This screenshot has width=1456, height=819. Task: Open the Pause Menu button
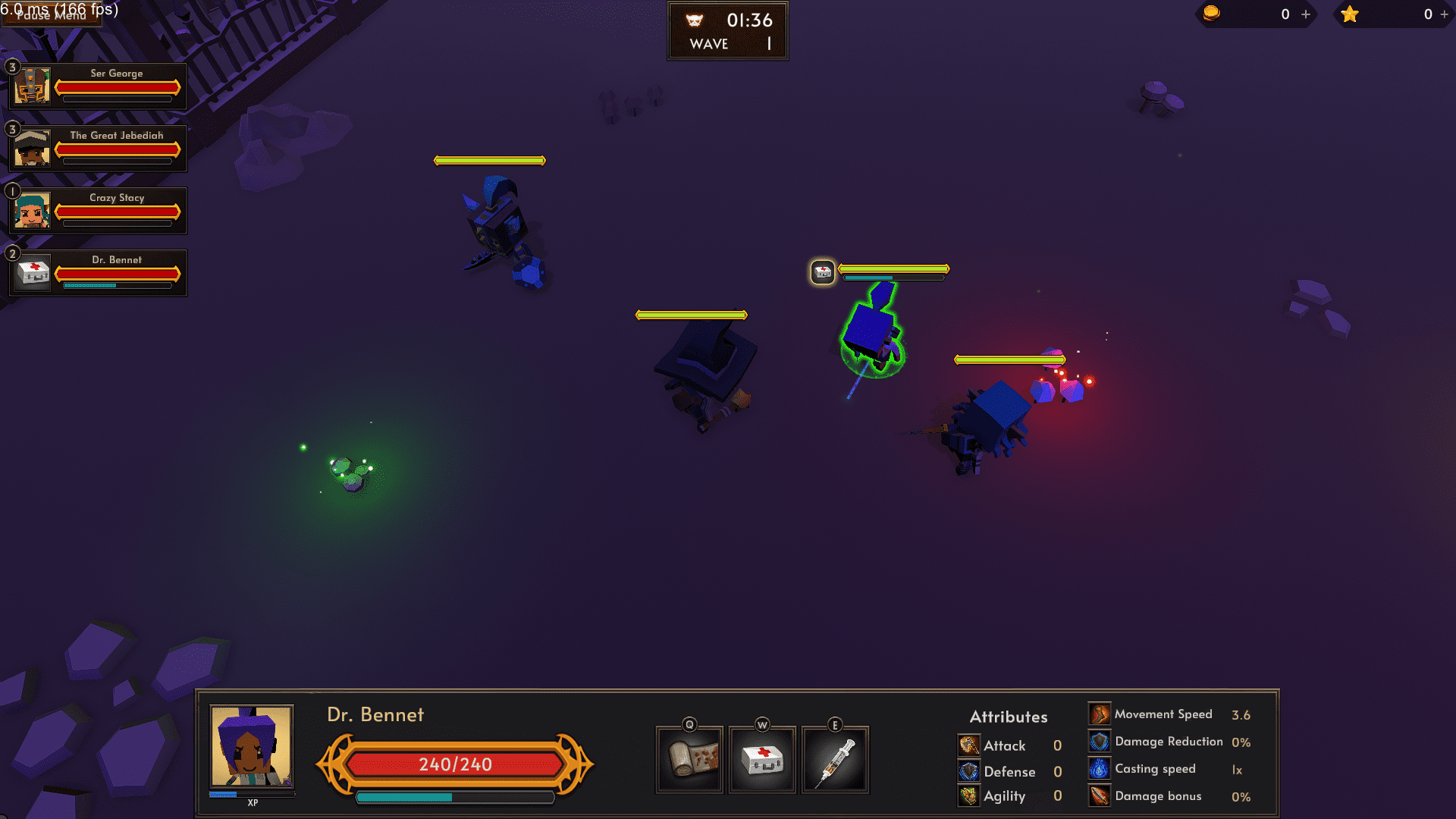pos(50,14)
